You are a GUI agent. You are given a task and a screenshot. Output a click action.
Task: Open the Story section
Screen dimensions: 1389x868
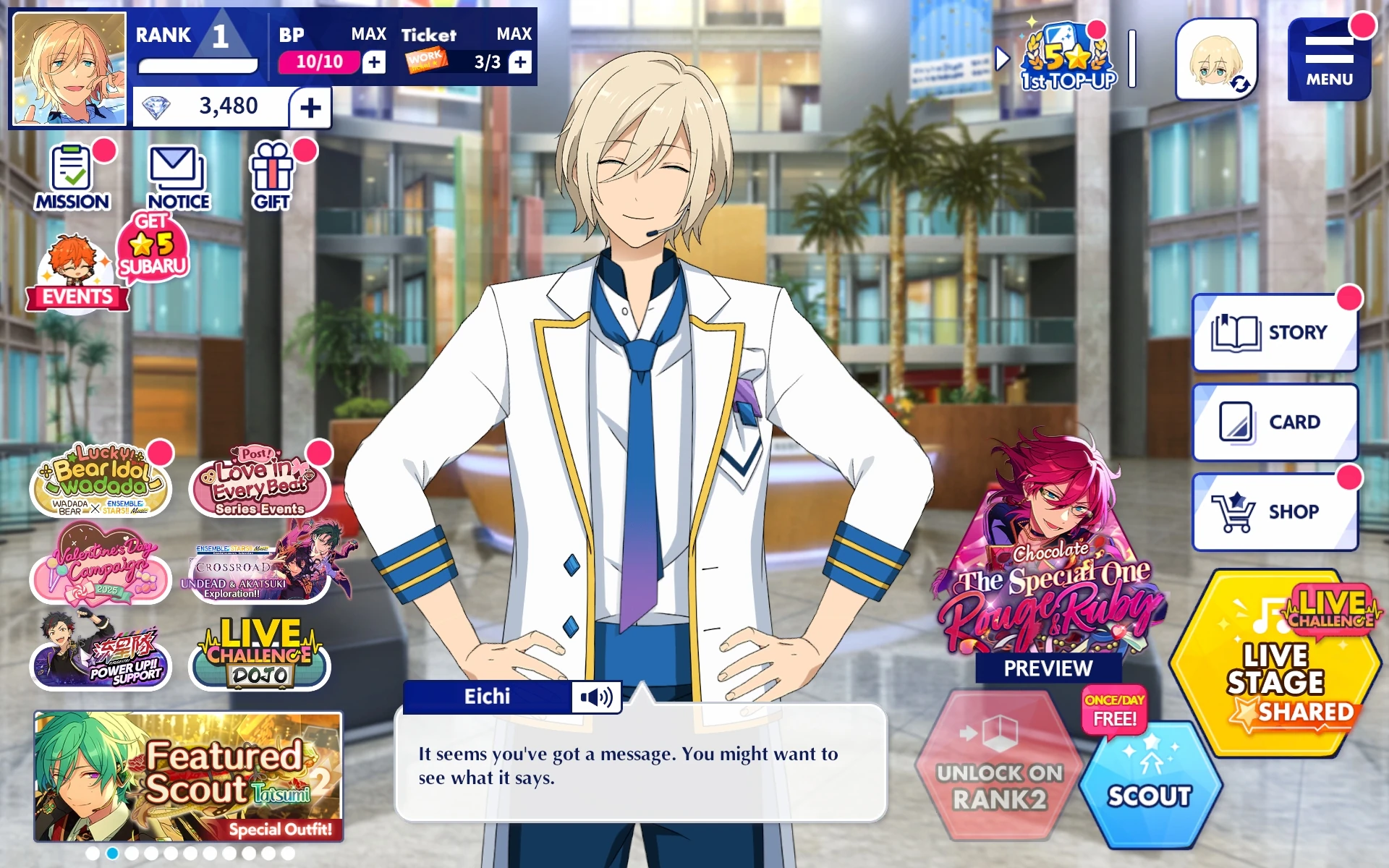[x=1274, y=331]
